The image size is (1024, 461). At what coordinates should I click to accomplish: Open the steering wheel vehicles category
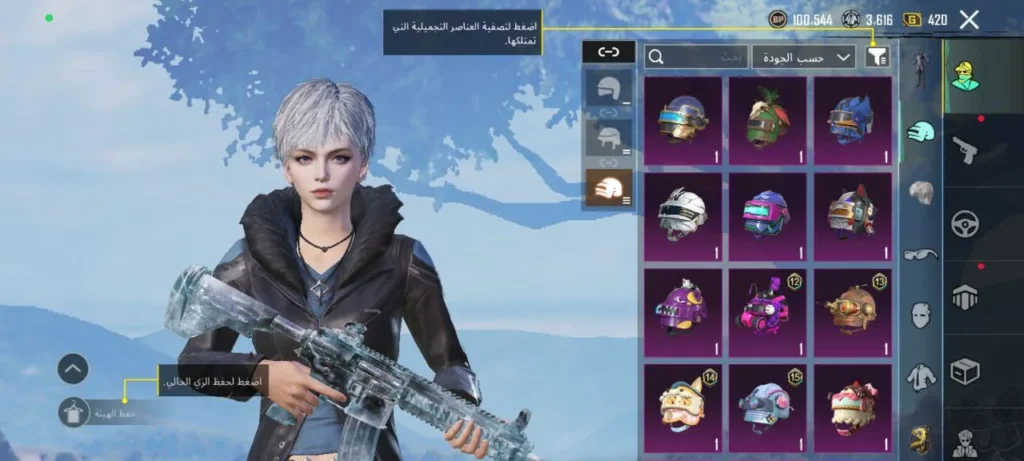tap(965, 224)
